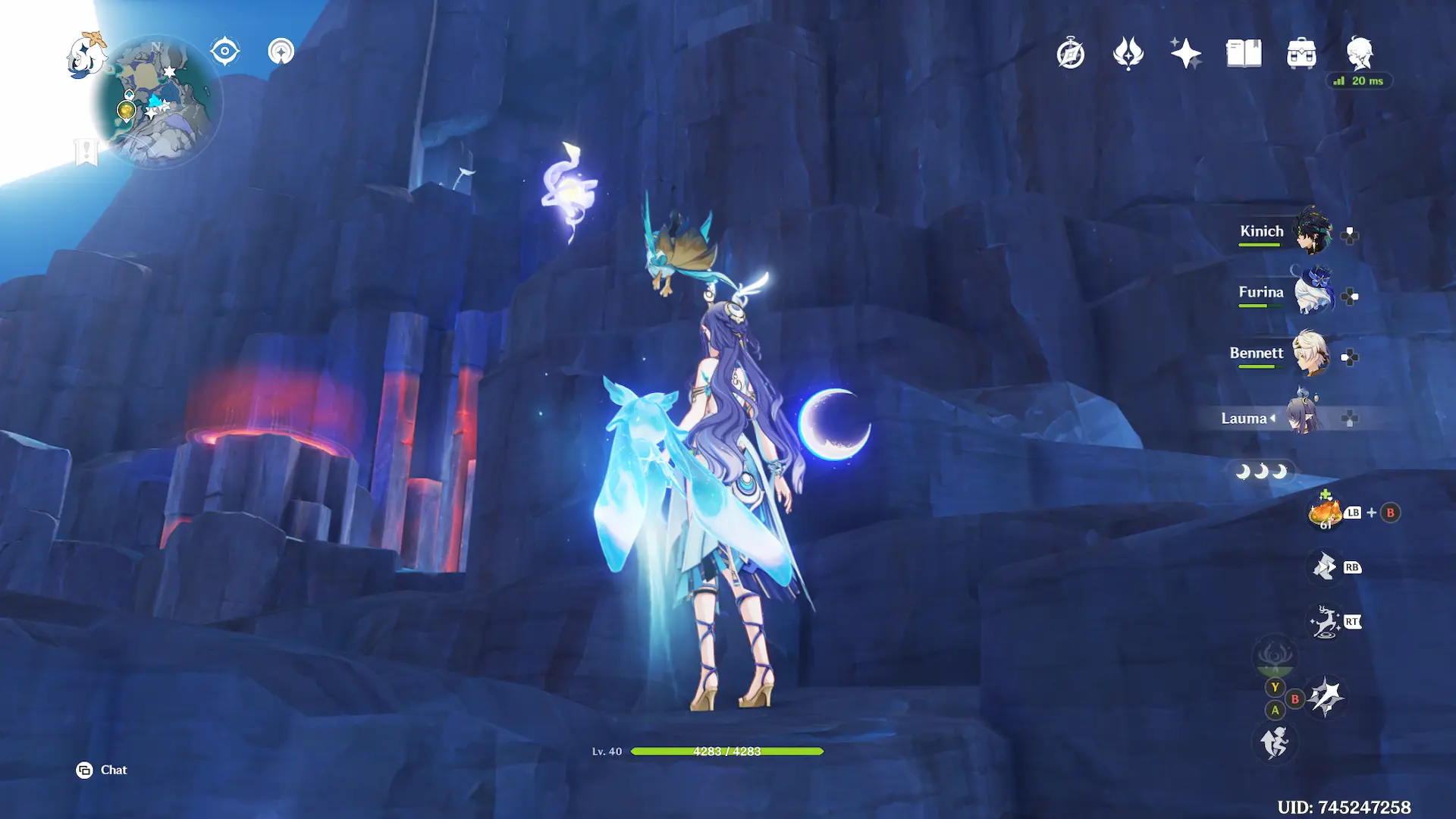Open the exclamation bookmark notice icon
Image resolution: width=1456 pixels, height=819 pixels.
coord(86,151)
